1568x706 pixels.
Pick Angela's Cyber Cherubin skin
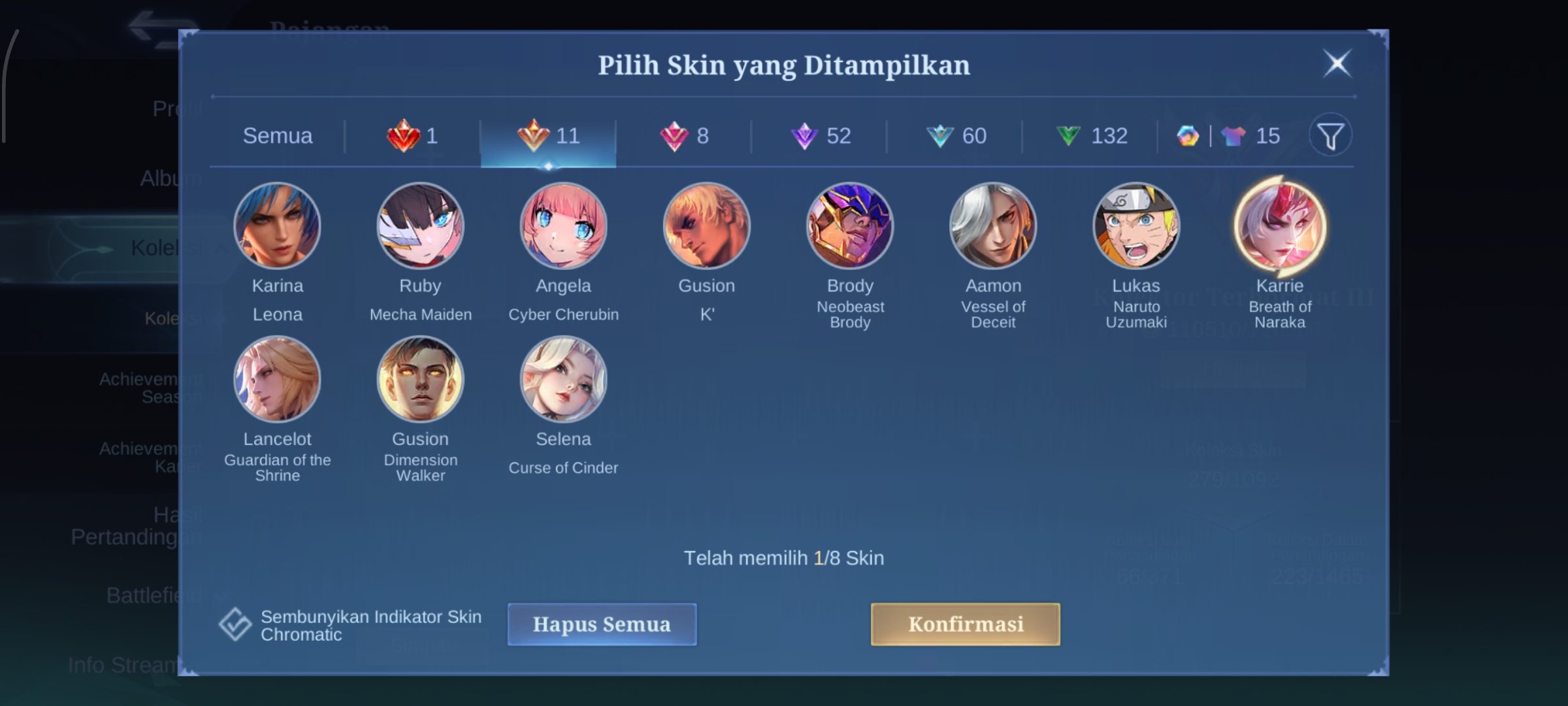(563, 226)
